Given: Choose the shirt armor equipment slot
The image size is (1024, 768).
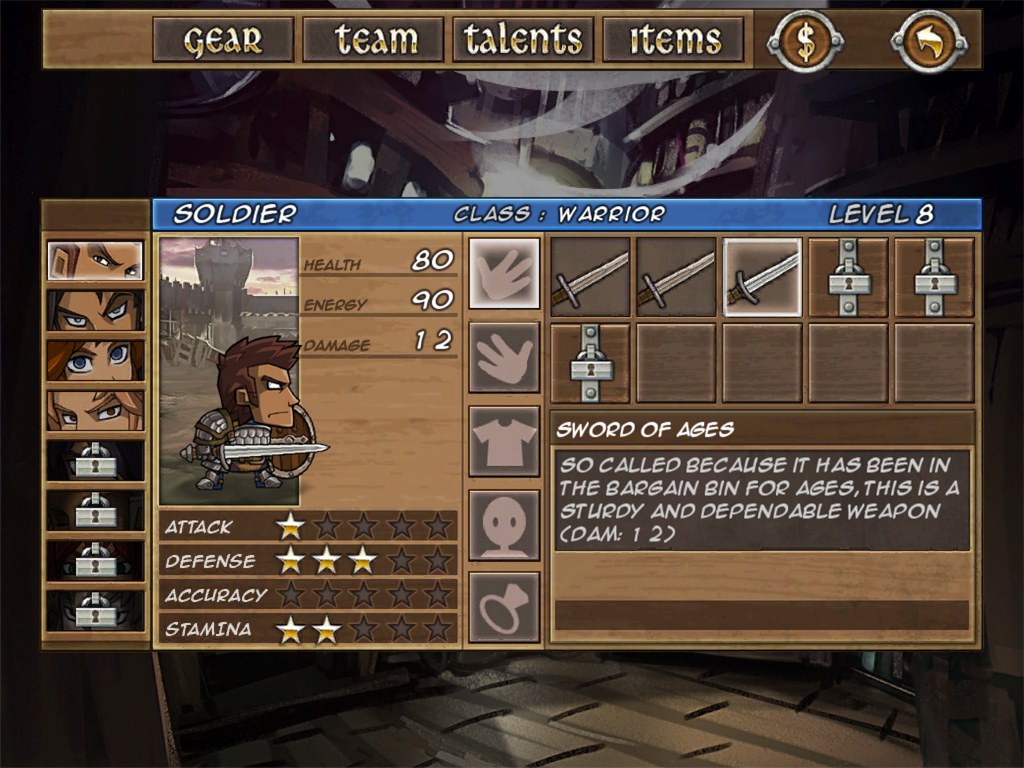Looking at the screenshot, I should [505, 441].
